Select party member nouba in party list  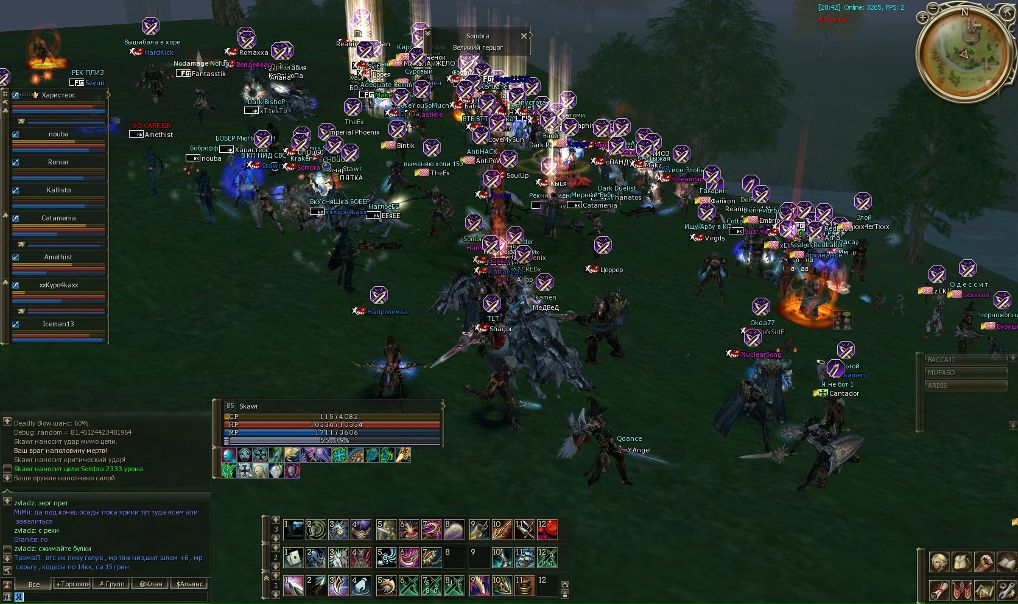58,133
